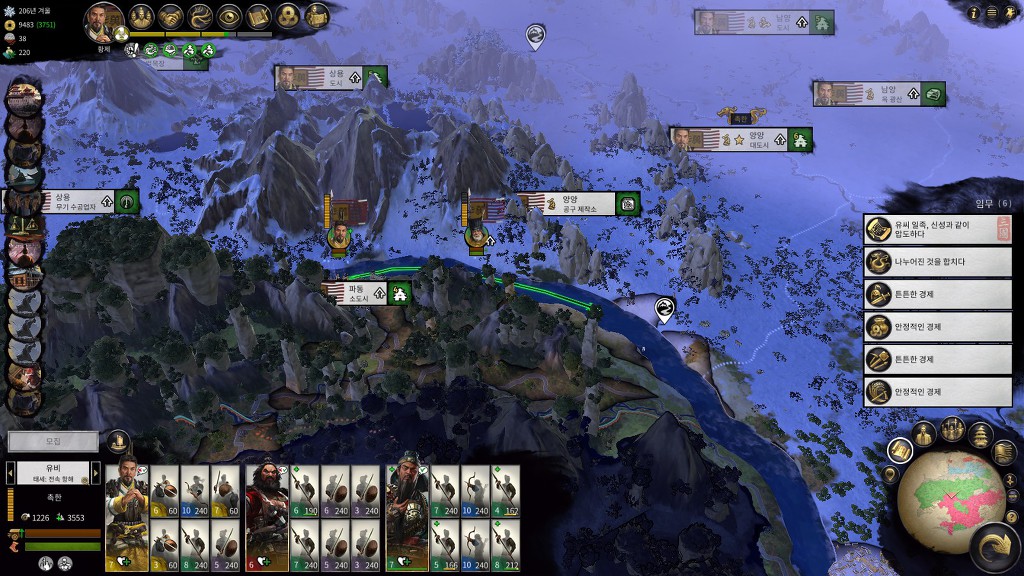Toggle the ship icon beside the recruit button
This screenshot has height=576, width=1024.
[x=118, y=440]
